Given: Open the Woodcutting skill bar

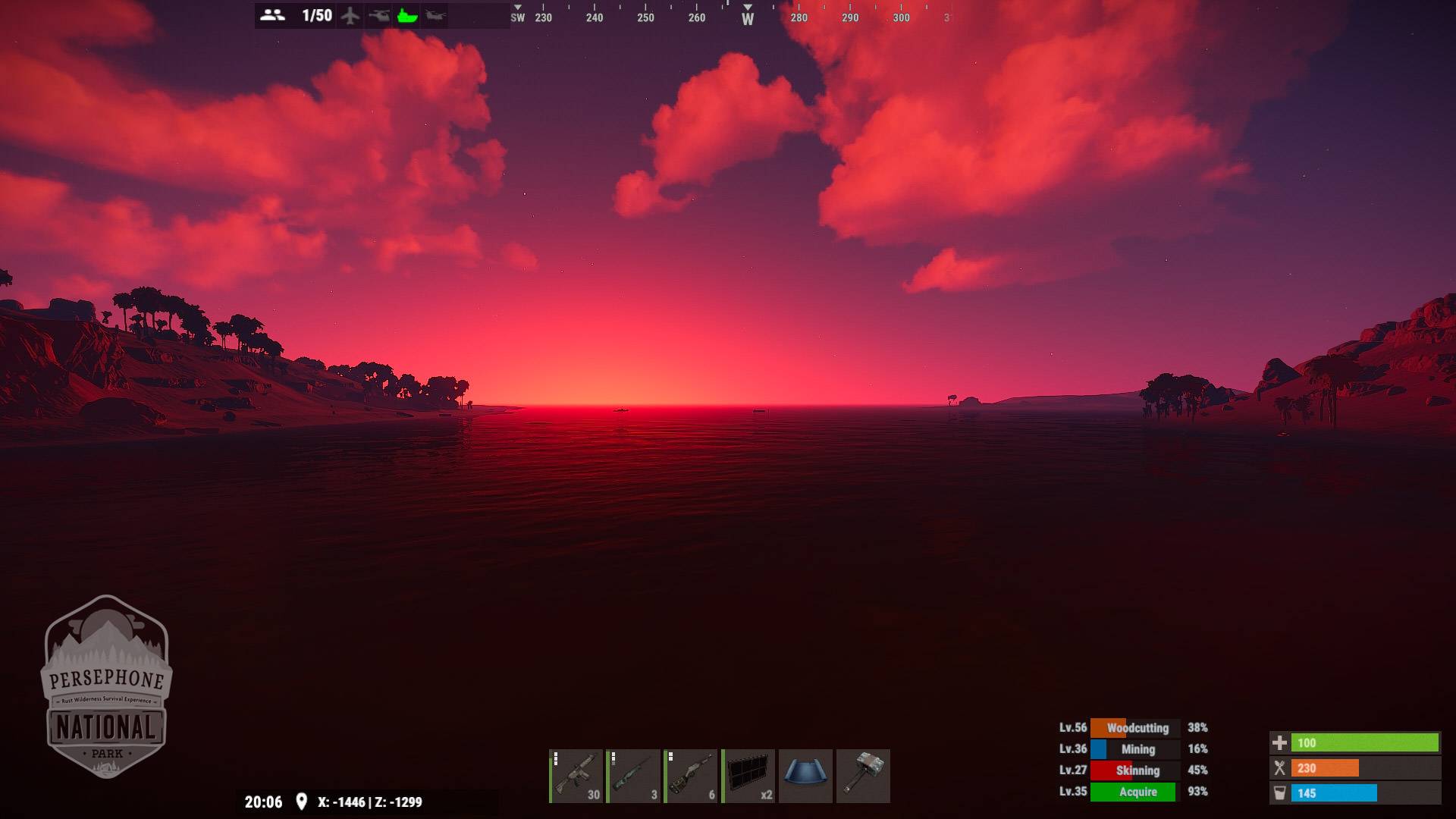Looking at the screenshot, I should tap(1134, 728).
